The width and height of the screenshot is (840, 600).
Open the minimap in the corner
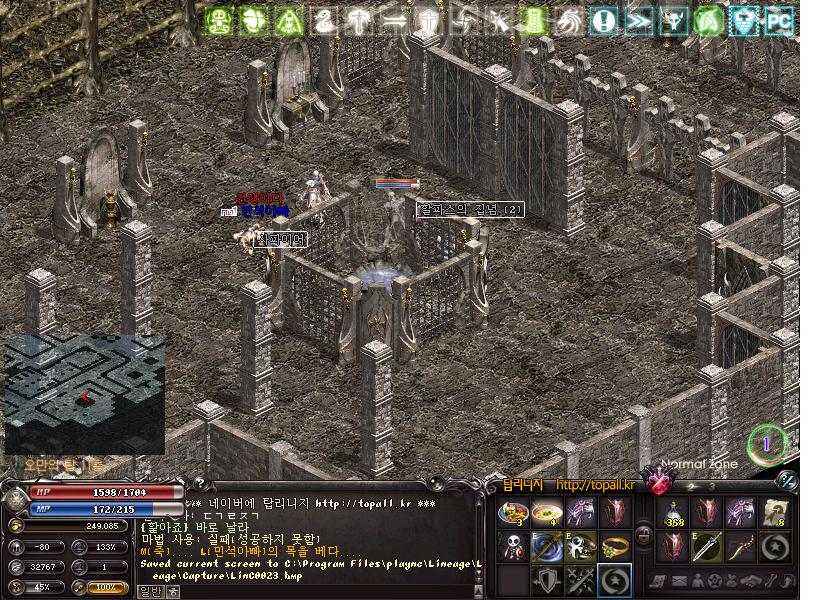[x=84, y=394]
